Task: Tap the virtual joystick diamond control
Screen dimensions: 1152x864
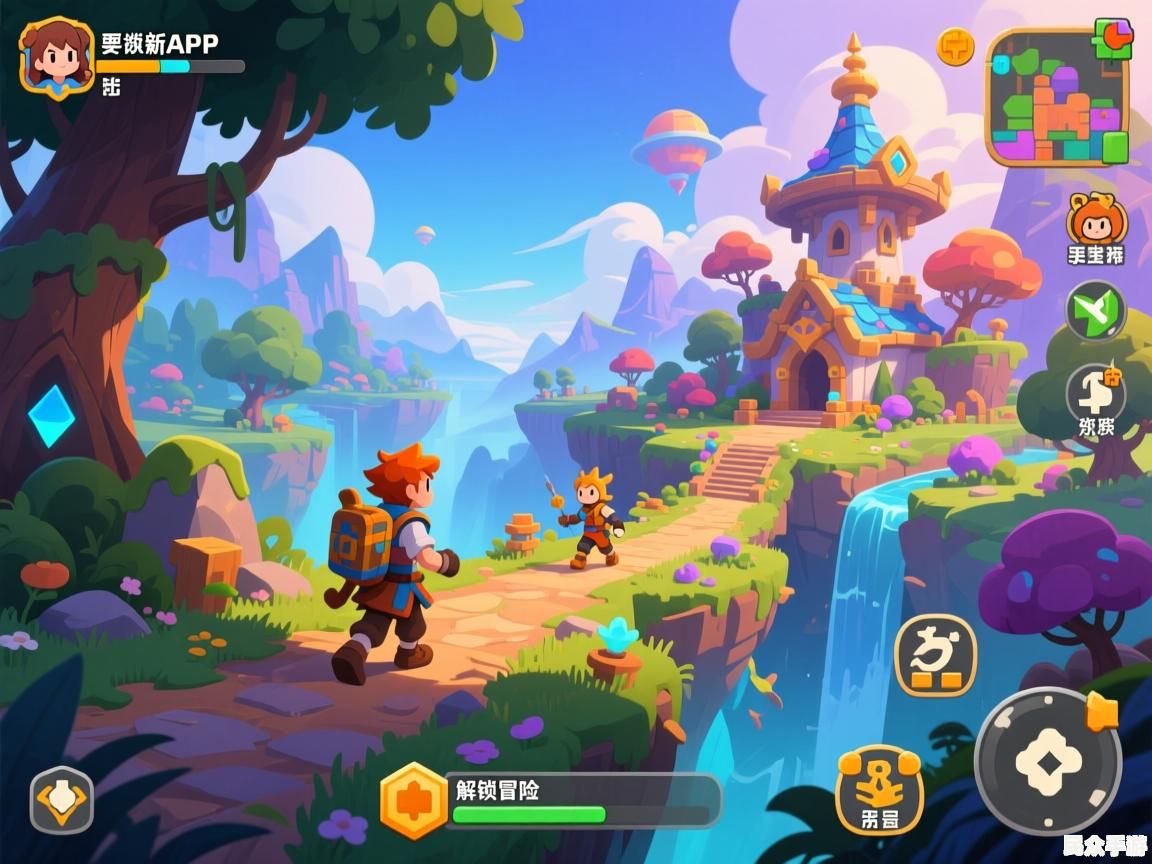Action: tap(1048, 762)
